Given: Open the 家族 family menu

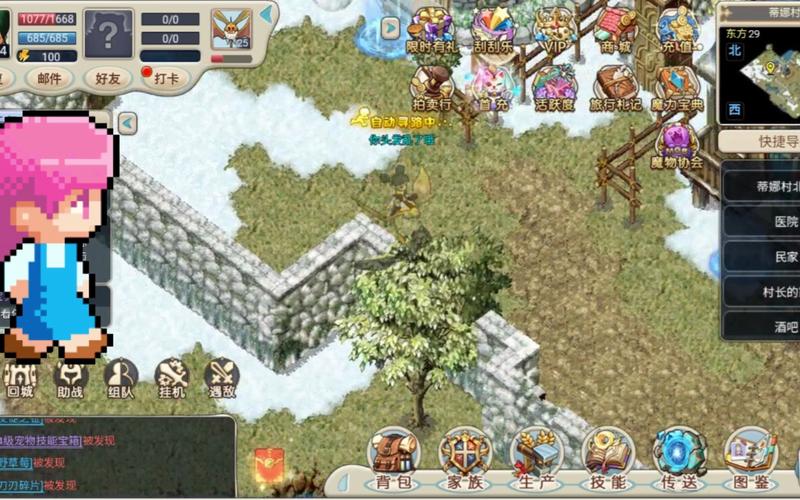Looking at the screenshot, I should pos(465,457).
